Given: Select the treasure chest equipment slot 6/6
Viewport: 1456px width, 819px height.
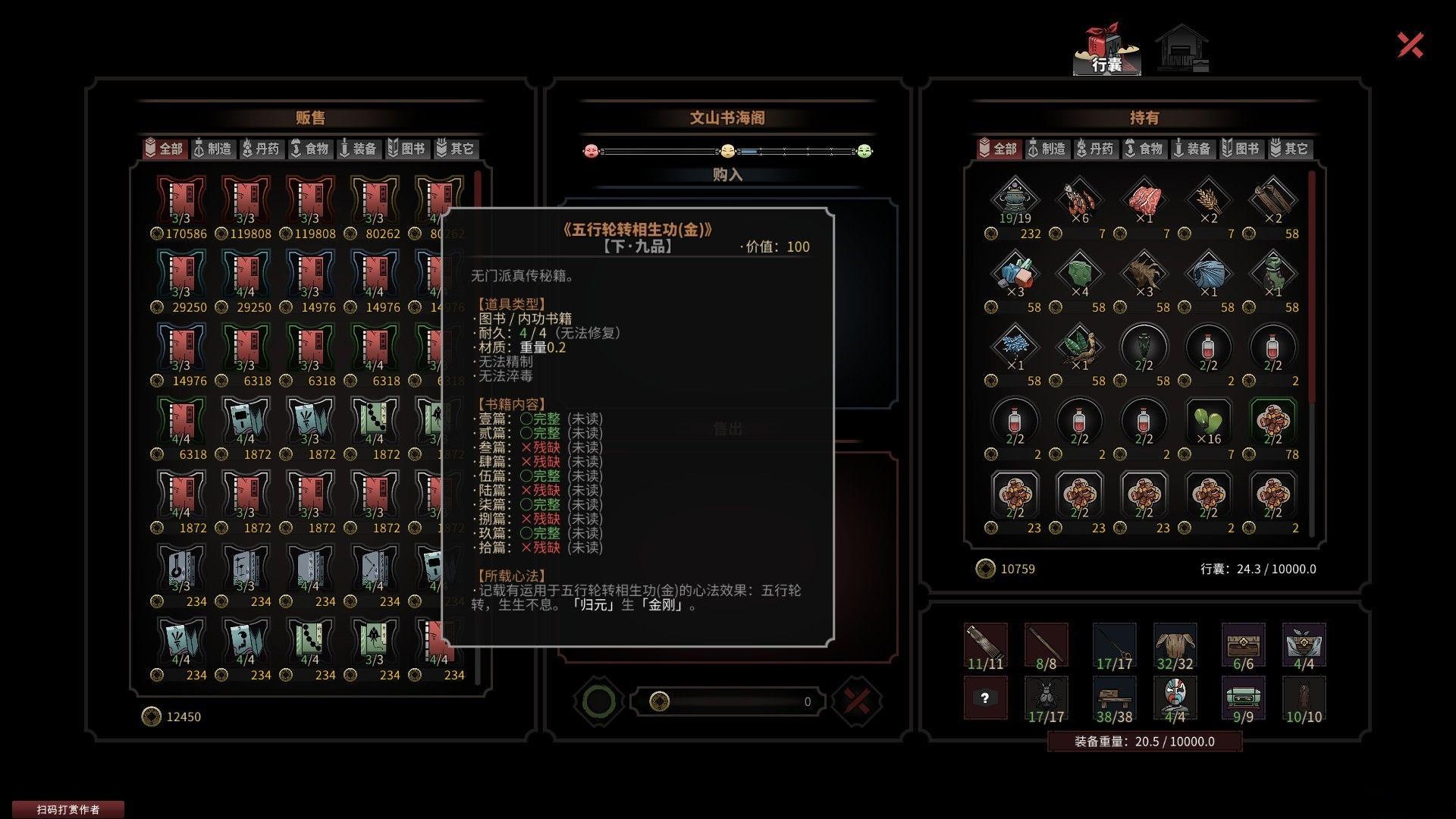Looking at the screenshot, I should click(1243, 645).
